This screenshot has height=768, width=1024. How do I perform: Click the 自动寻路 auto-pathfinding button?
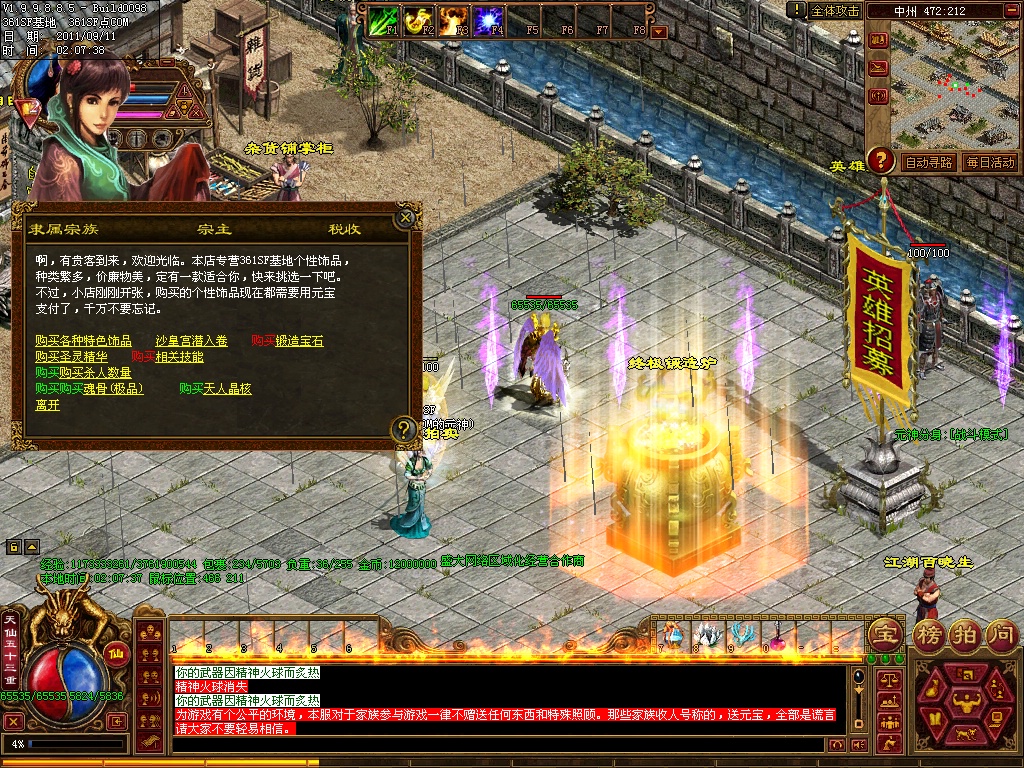pyautogui.click(x=927, y=162)
